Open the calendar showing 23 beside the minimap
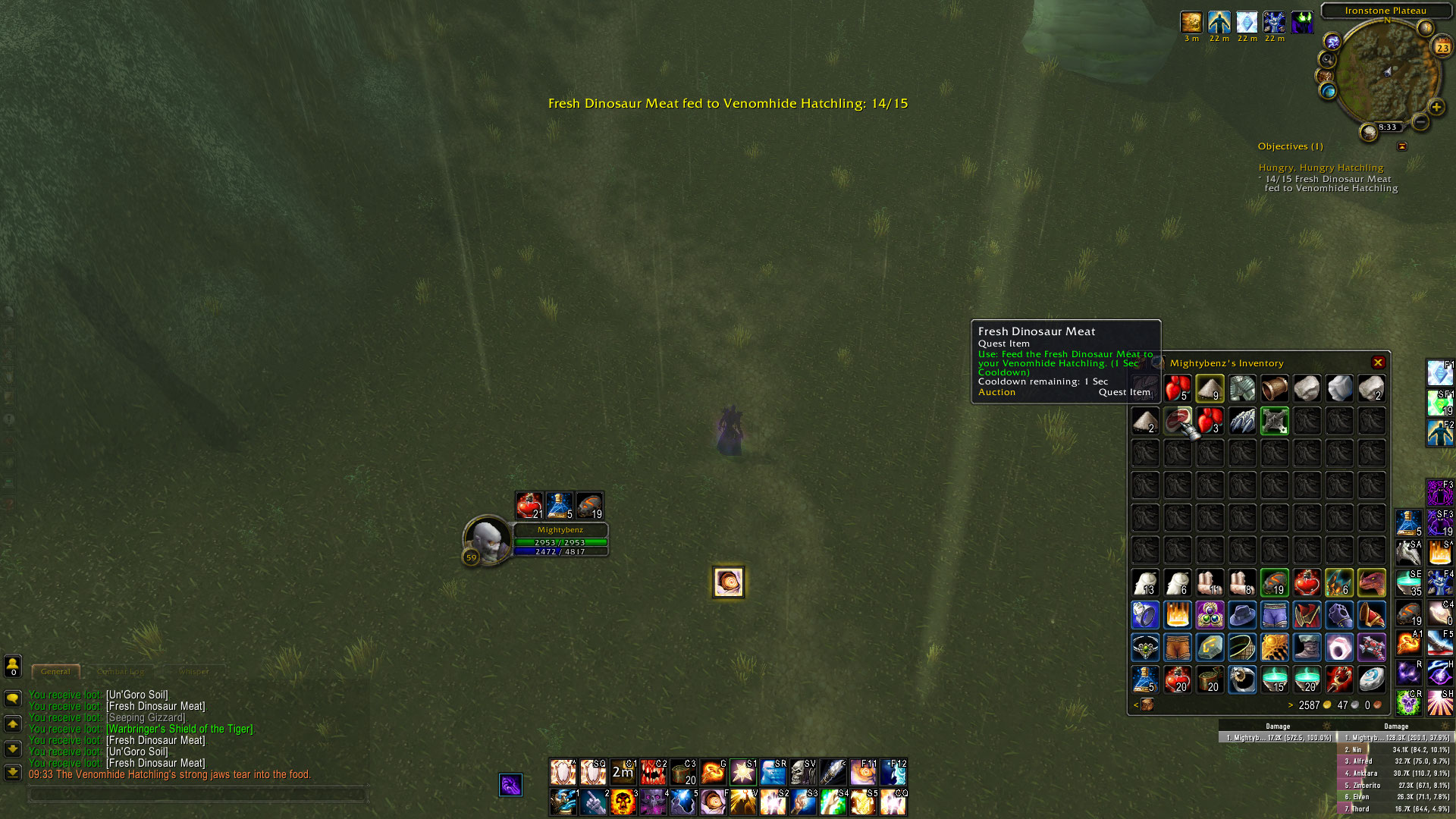The height and width of the screenshot is (819, 1456). [x=1443, y=47]
